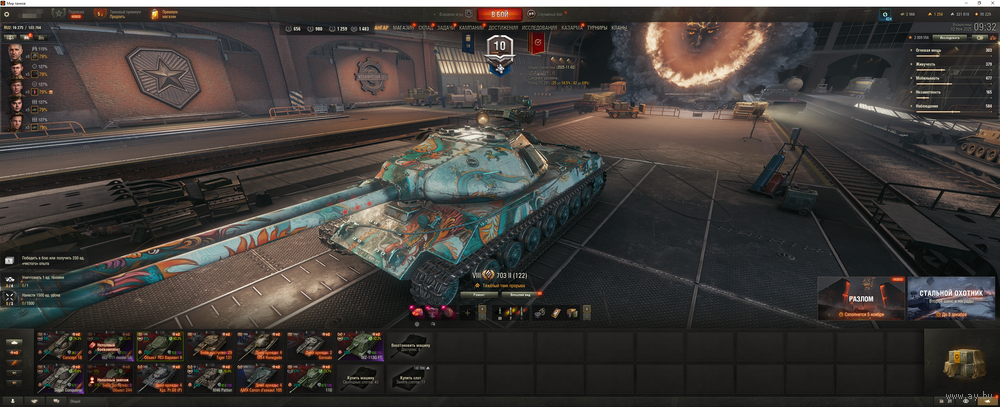Open the loot crates icon
Image resolution: width=1000 pixels, height=407 pixels.
click(960, 362)
